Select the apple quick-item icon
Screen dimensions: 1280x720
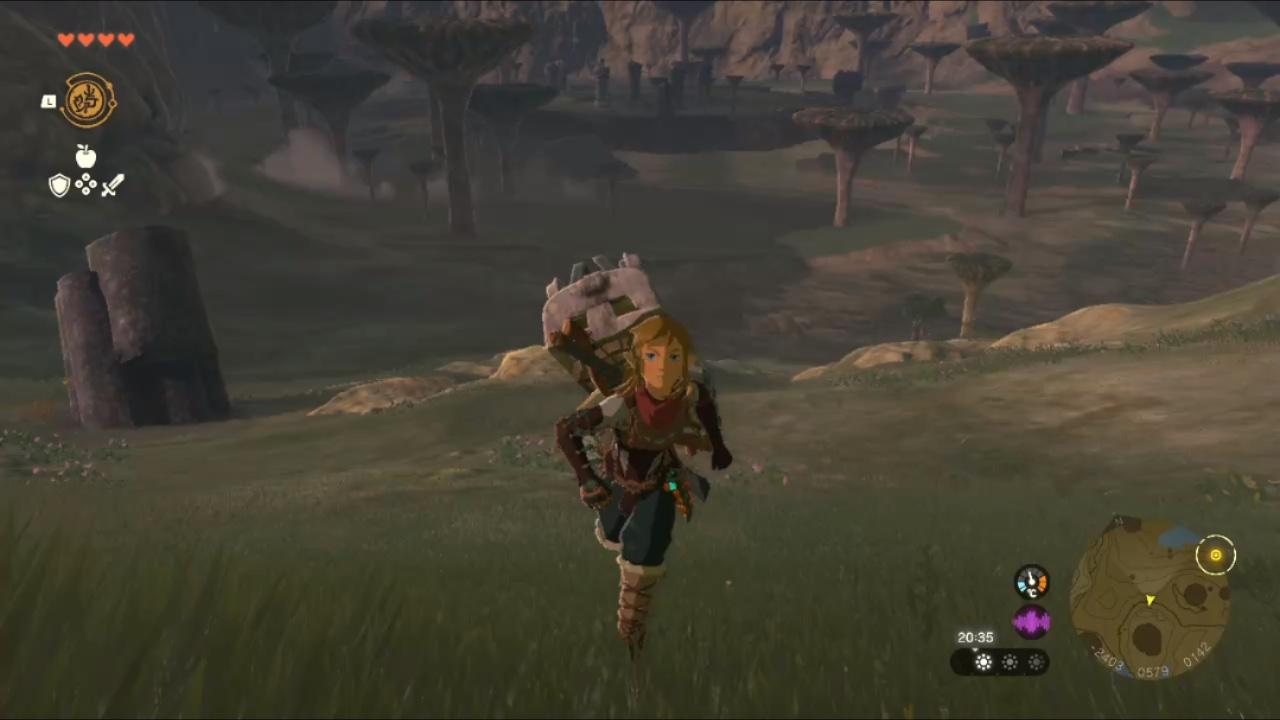tap(86, 156)
